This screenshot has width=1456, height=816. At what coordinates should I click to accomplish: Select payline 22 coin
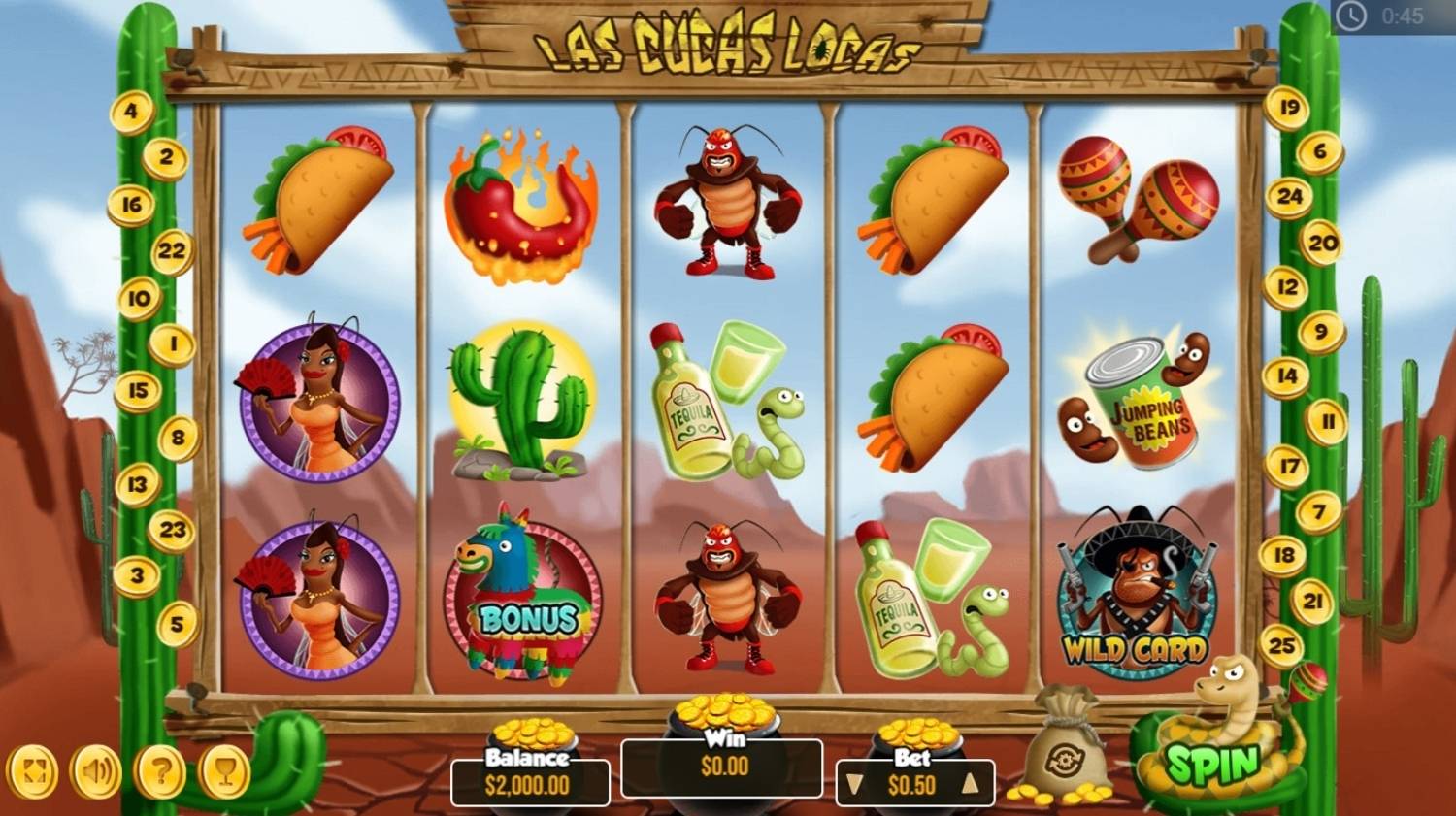point(171,251)
